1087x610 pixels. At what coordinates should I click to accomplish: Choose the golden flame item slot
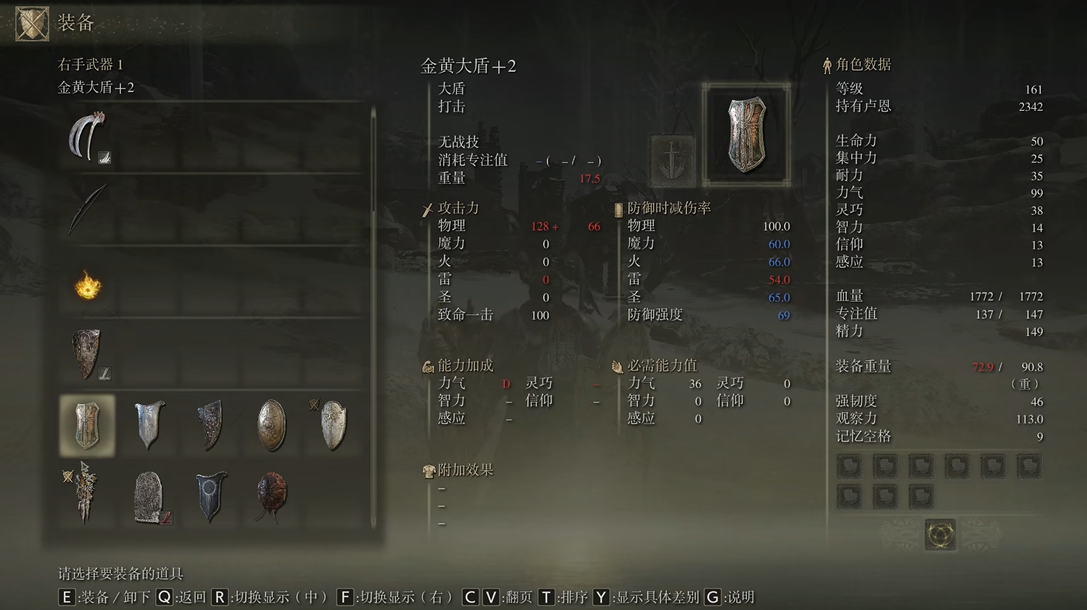tap(88, 286)
